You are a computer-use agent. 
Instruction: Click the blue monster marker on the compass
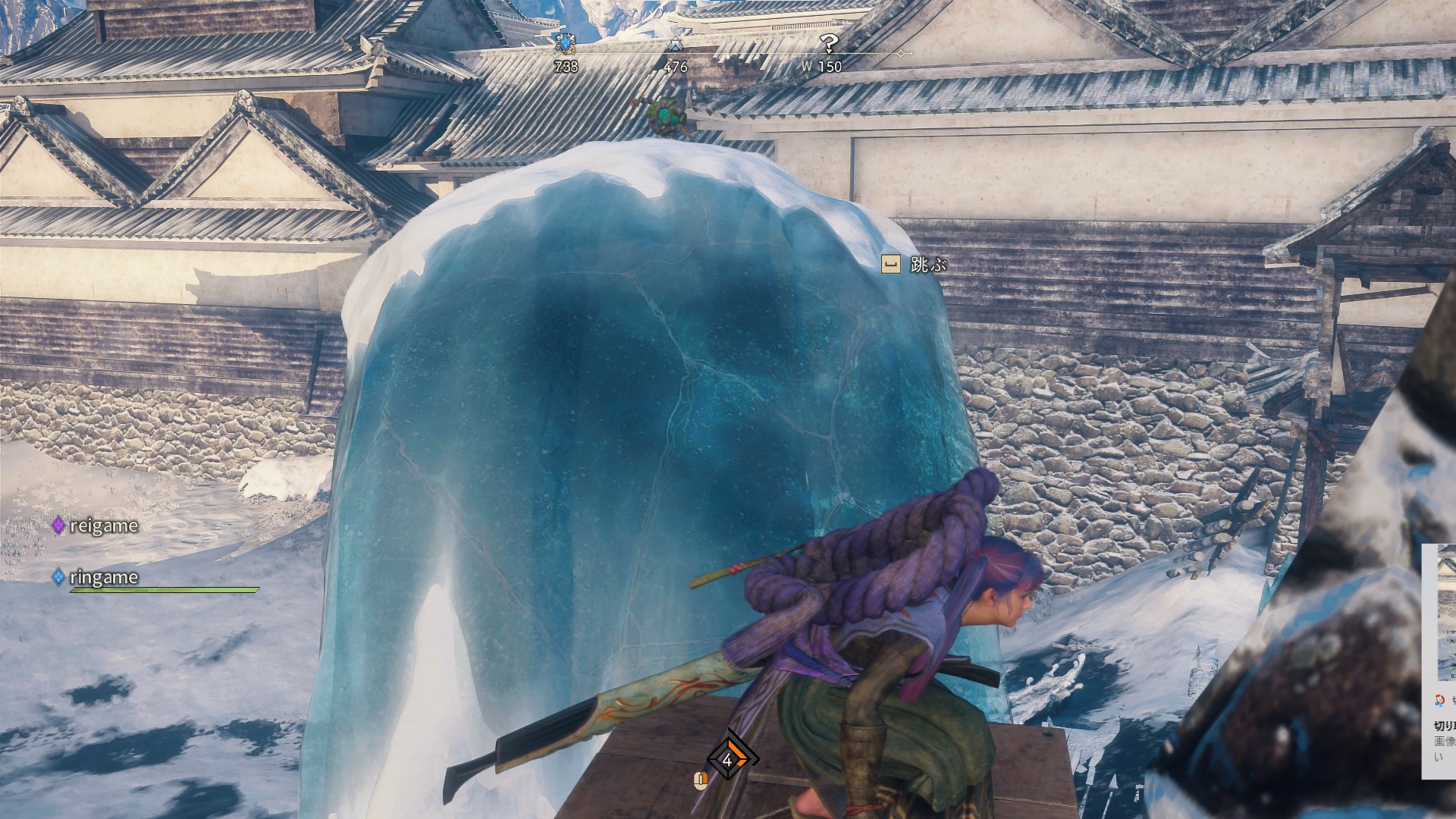coord(565,43)
